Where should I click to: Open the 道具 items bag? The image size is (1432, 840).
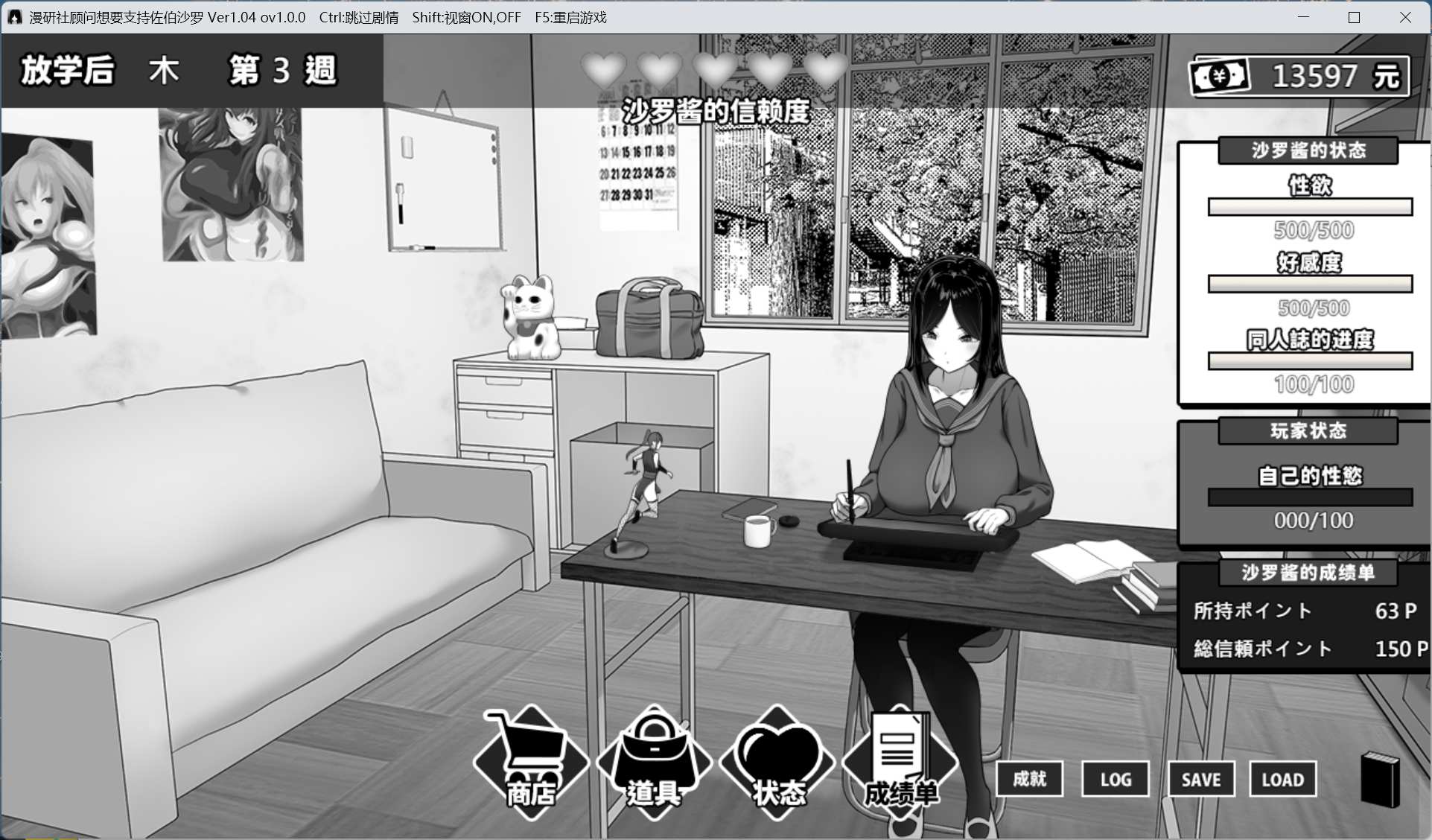click(654, 762)
